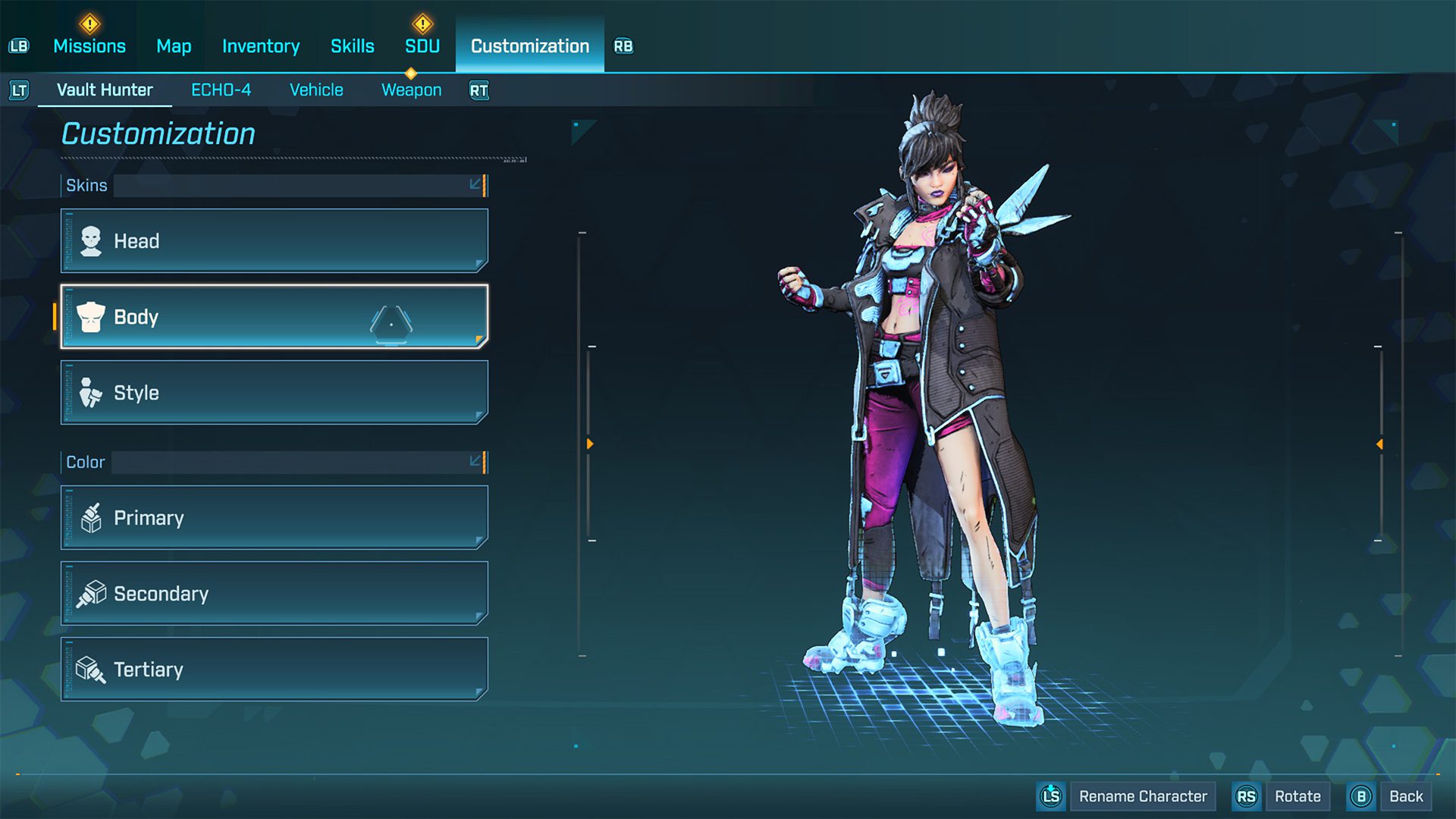Image resolution: width=1456 pixels, height=819 pixels.
Task: Go to the Inventory tab
Action: point(261,46)
